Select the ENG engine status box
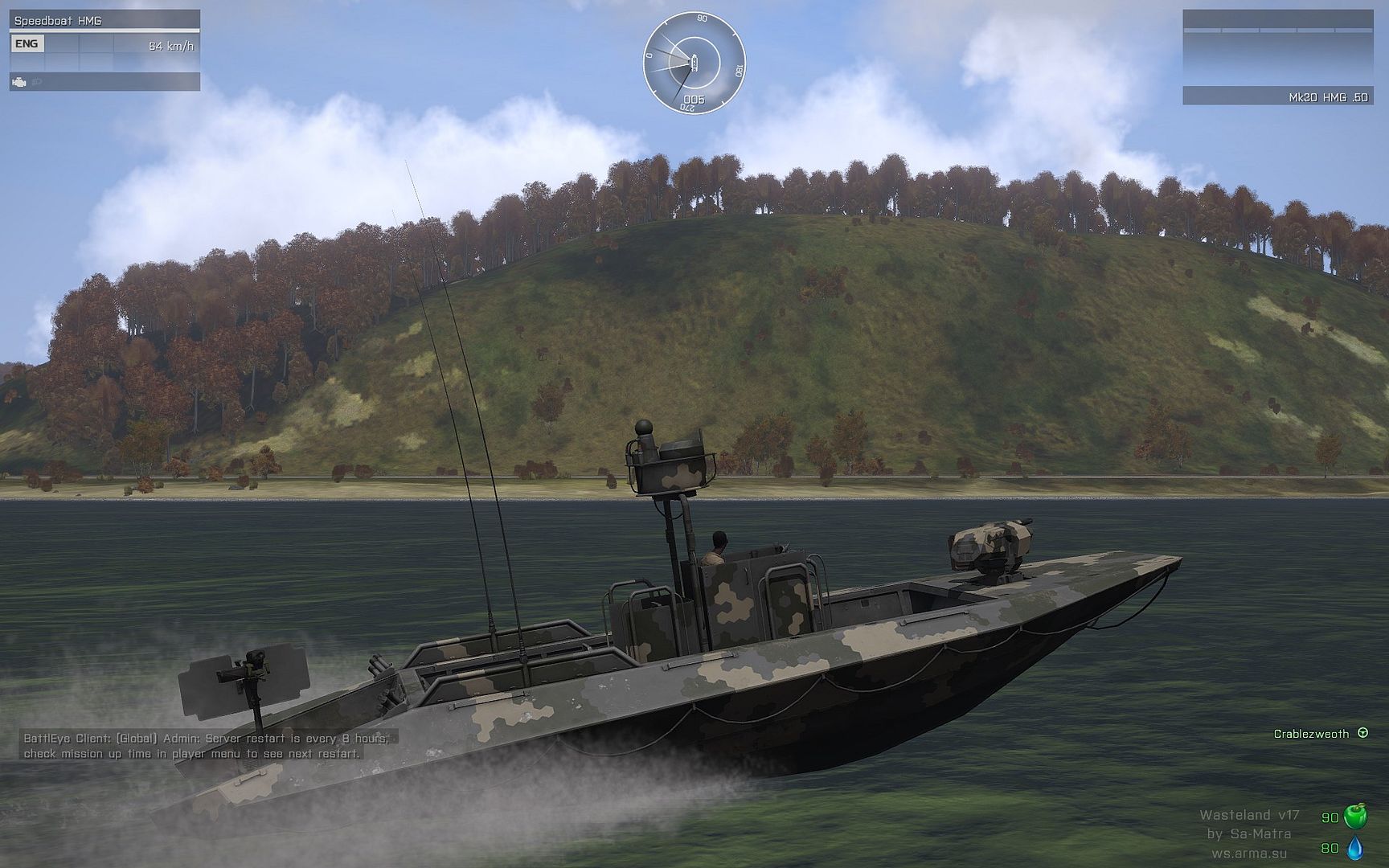Image resolution: width=1389 pixels, height=868 pixels. pos(27,44)
